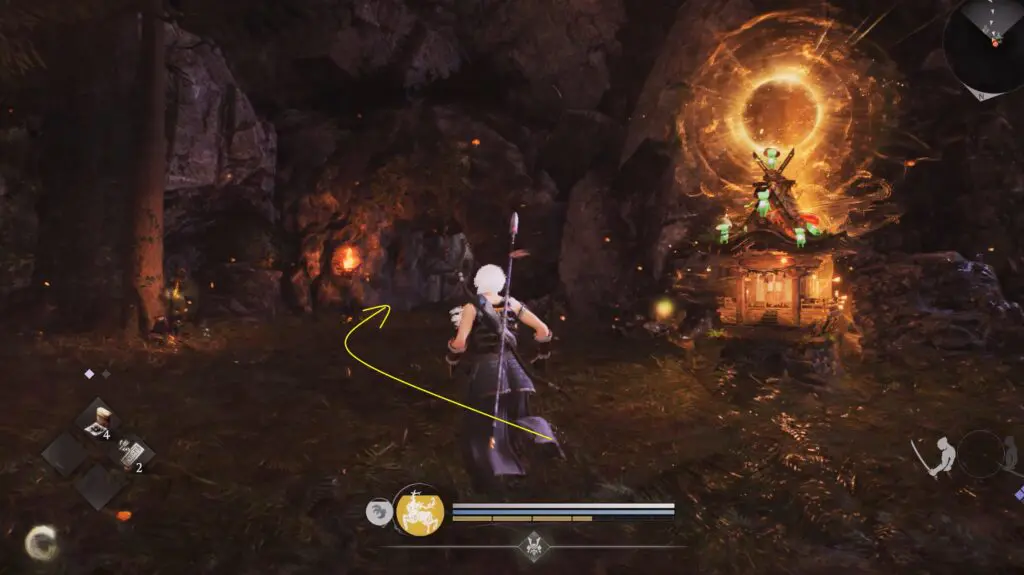Click the small grey swirl spirit icon
Viewport: 1024px width, 575px height.
[379, 512]
